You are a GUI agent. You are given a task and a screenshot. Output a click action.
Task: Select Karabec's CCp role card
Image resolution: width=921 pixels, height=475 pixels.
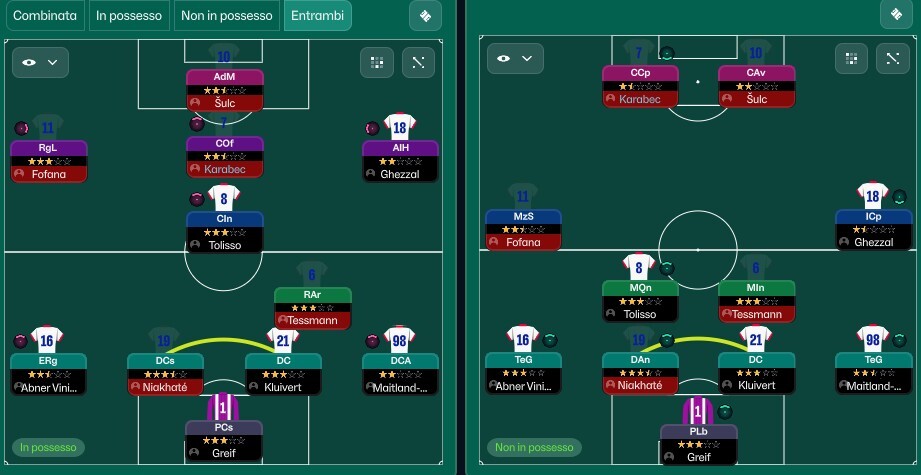[x=640, y=86]
